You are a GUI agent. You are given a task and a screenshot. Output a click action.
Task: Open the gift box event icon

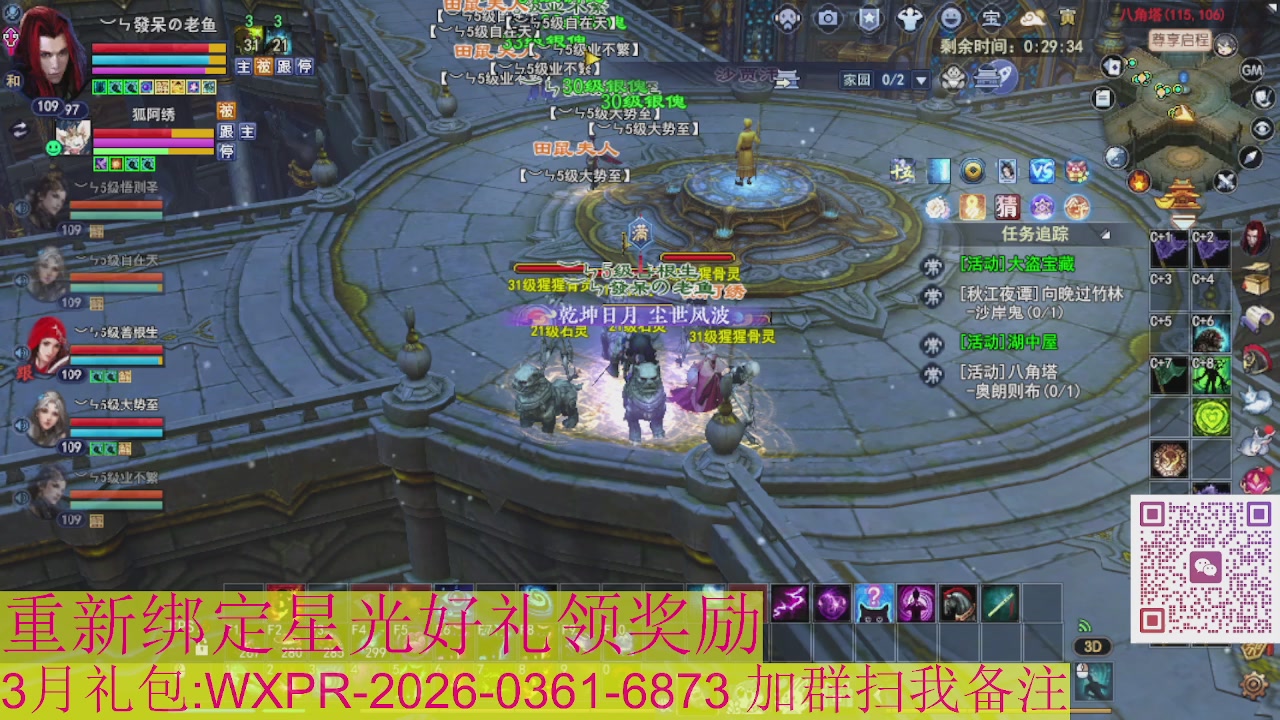tap(1075, 172)
